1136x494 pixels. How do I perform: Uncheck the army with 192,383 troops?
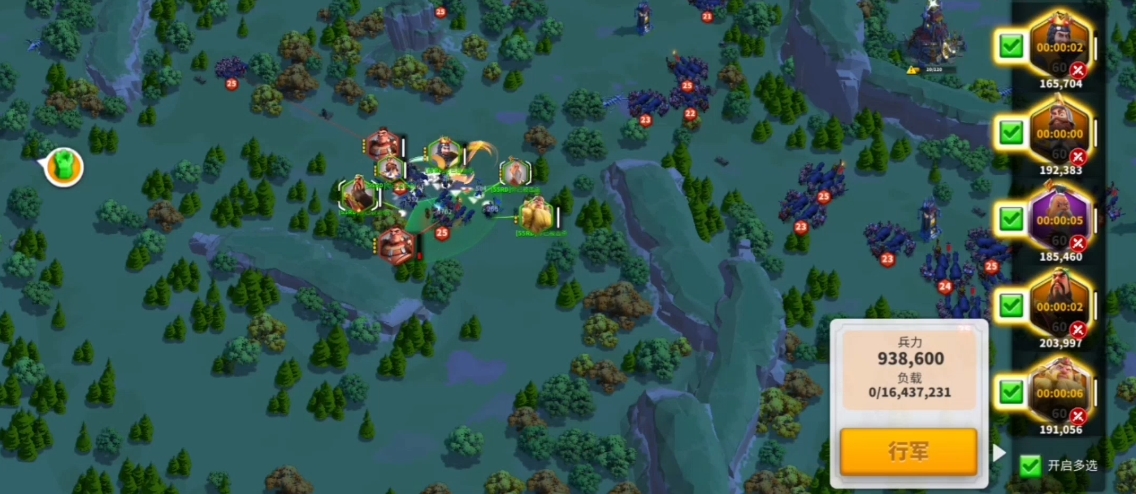pyautogui.click(x=1011, y=132)
